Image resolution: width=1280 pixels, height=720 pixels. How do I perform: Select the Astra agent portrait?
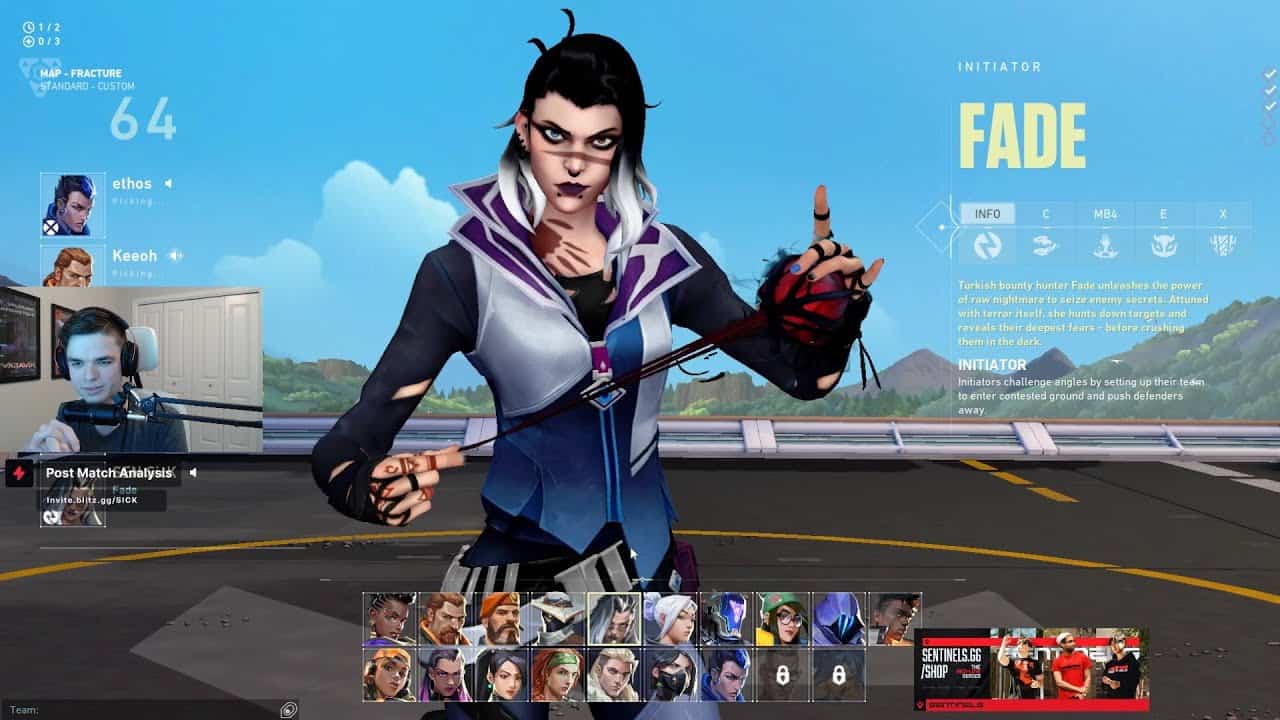pos(390,619)
